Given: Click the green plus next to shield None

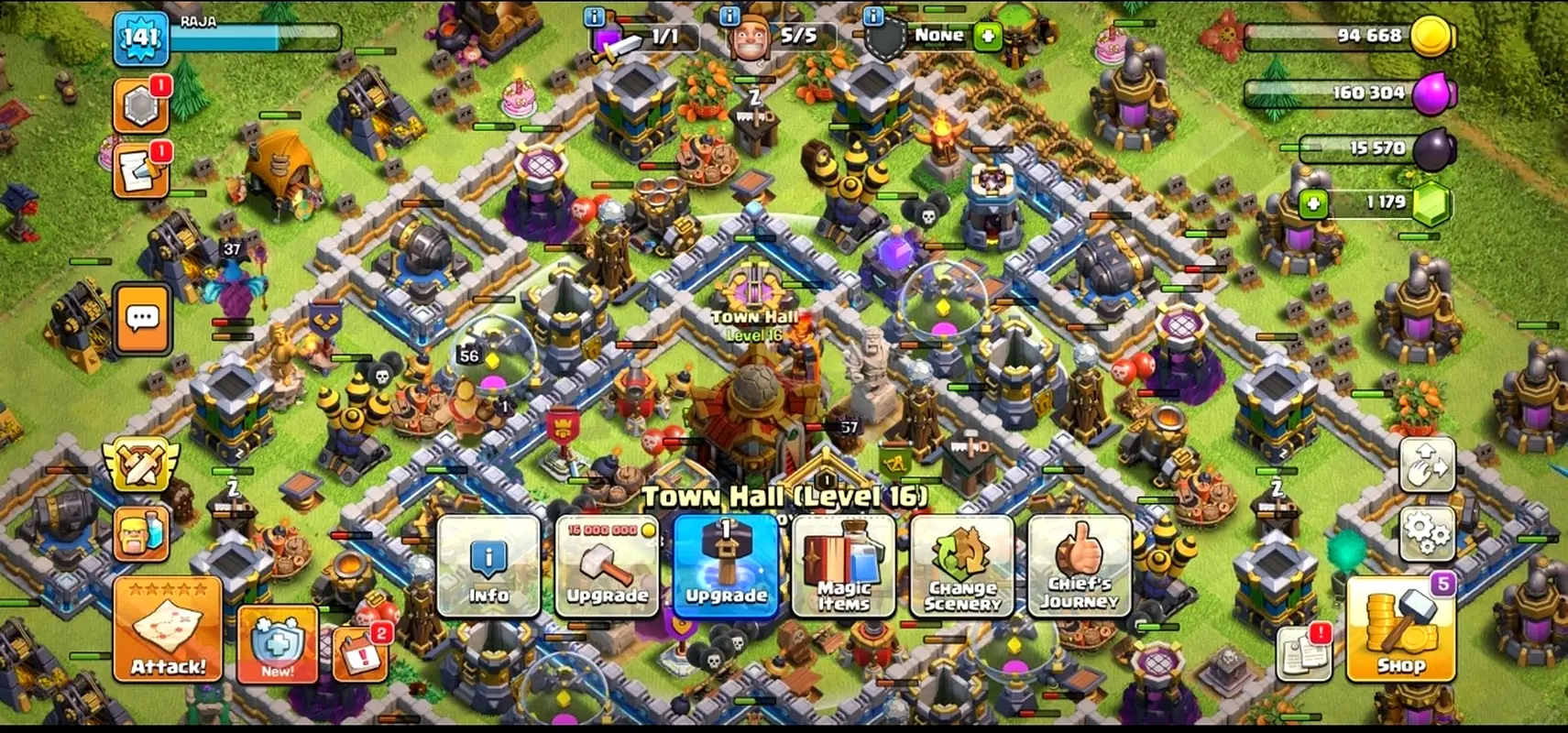Looking at the screenshot, I should click(x=987, y=37).
